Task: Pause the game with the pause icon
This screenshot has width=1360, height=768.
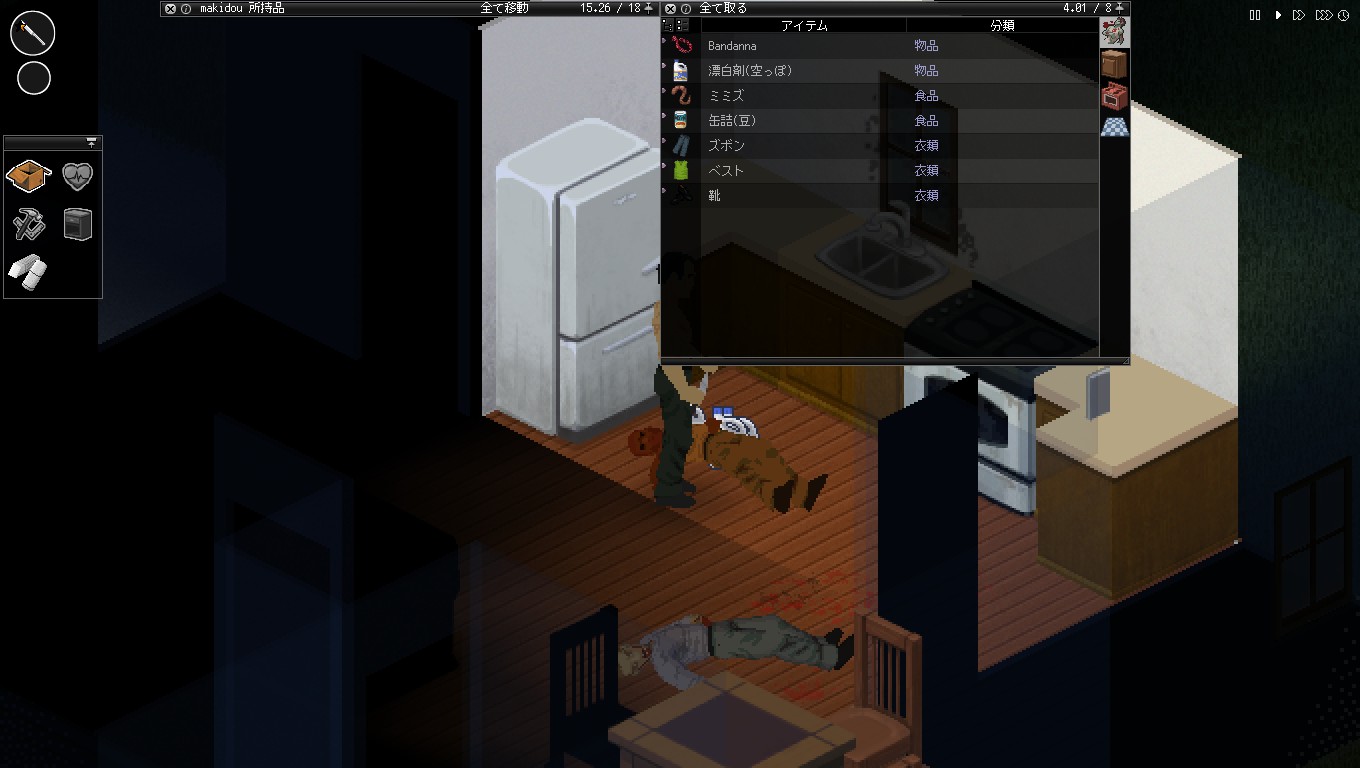Action: 1256,15
